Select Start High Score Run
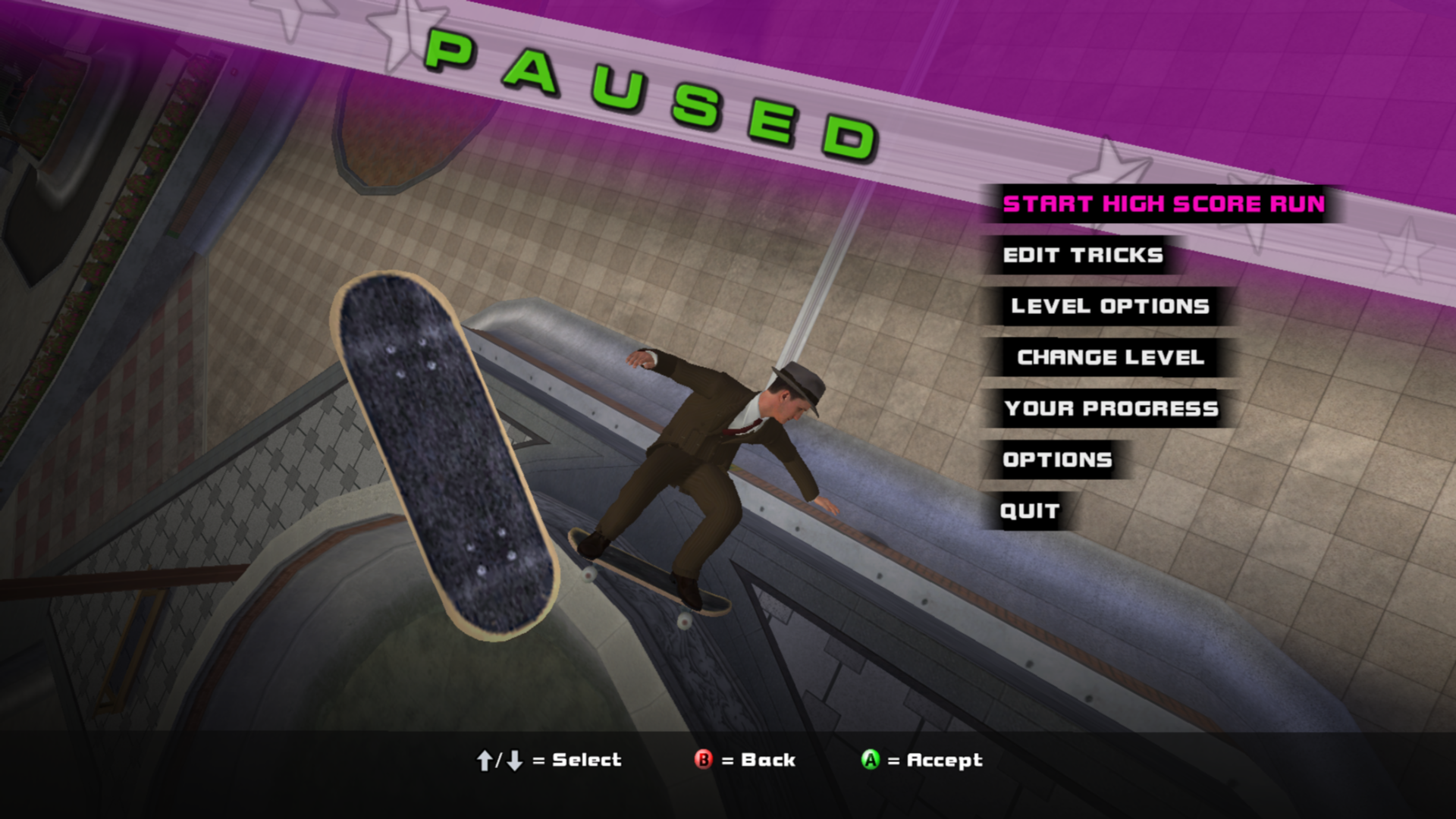The width and height of the screenshot is (1456, 819). point(1163,204)
